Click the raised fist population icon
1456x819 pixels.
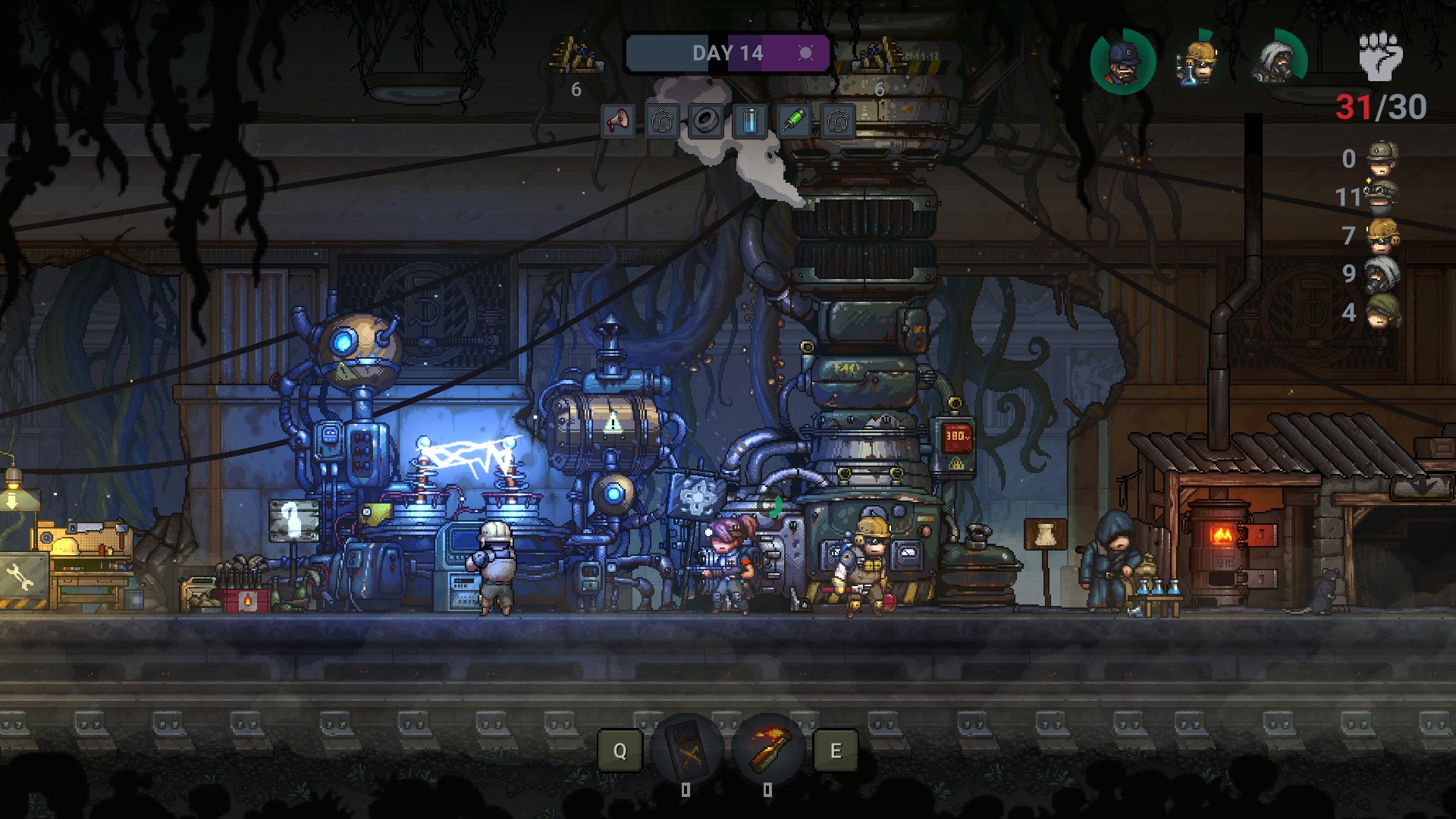click(x=1380, y=56)
